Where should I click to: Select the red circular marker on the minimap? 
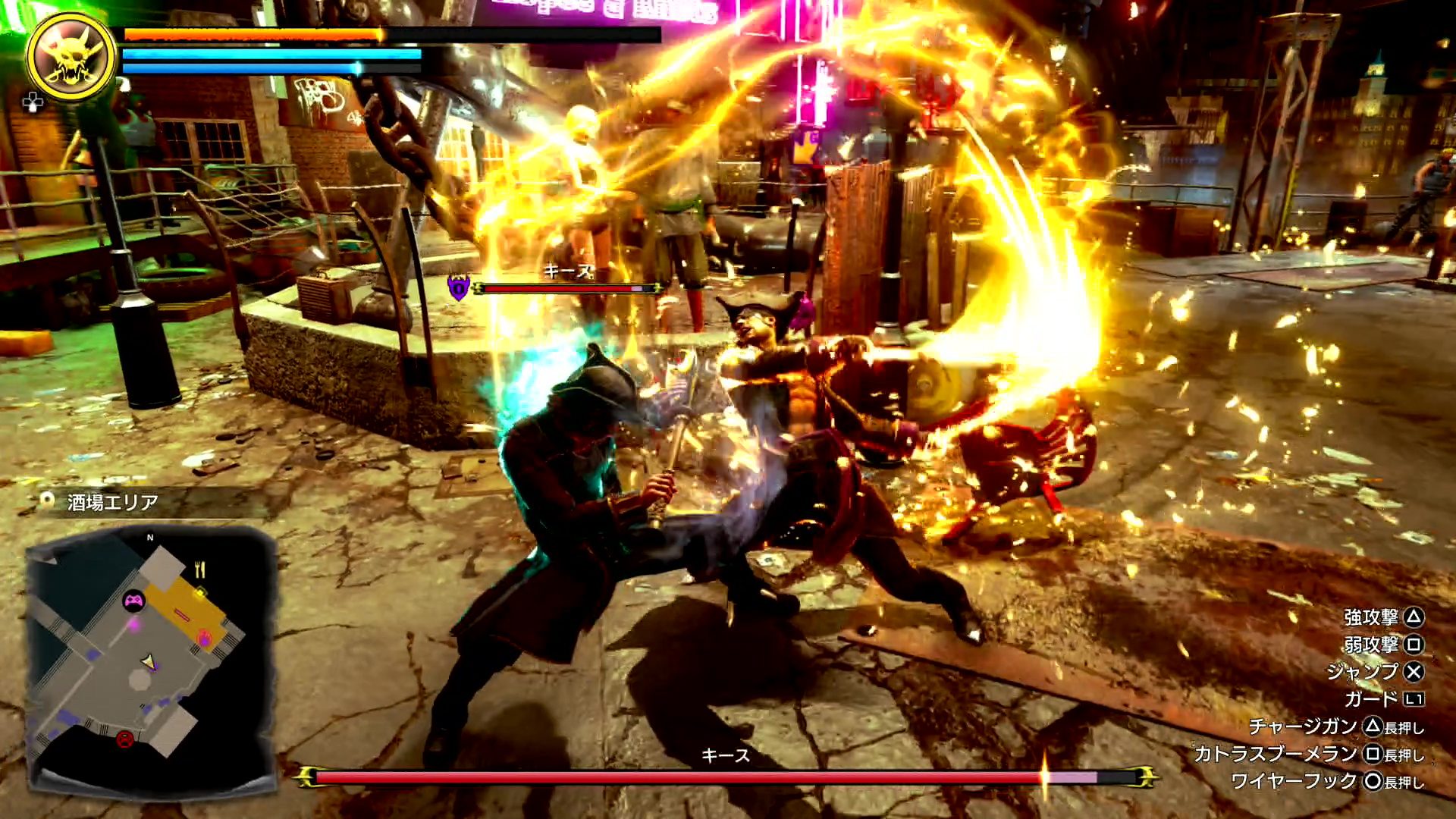tap(125, 739)
